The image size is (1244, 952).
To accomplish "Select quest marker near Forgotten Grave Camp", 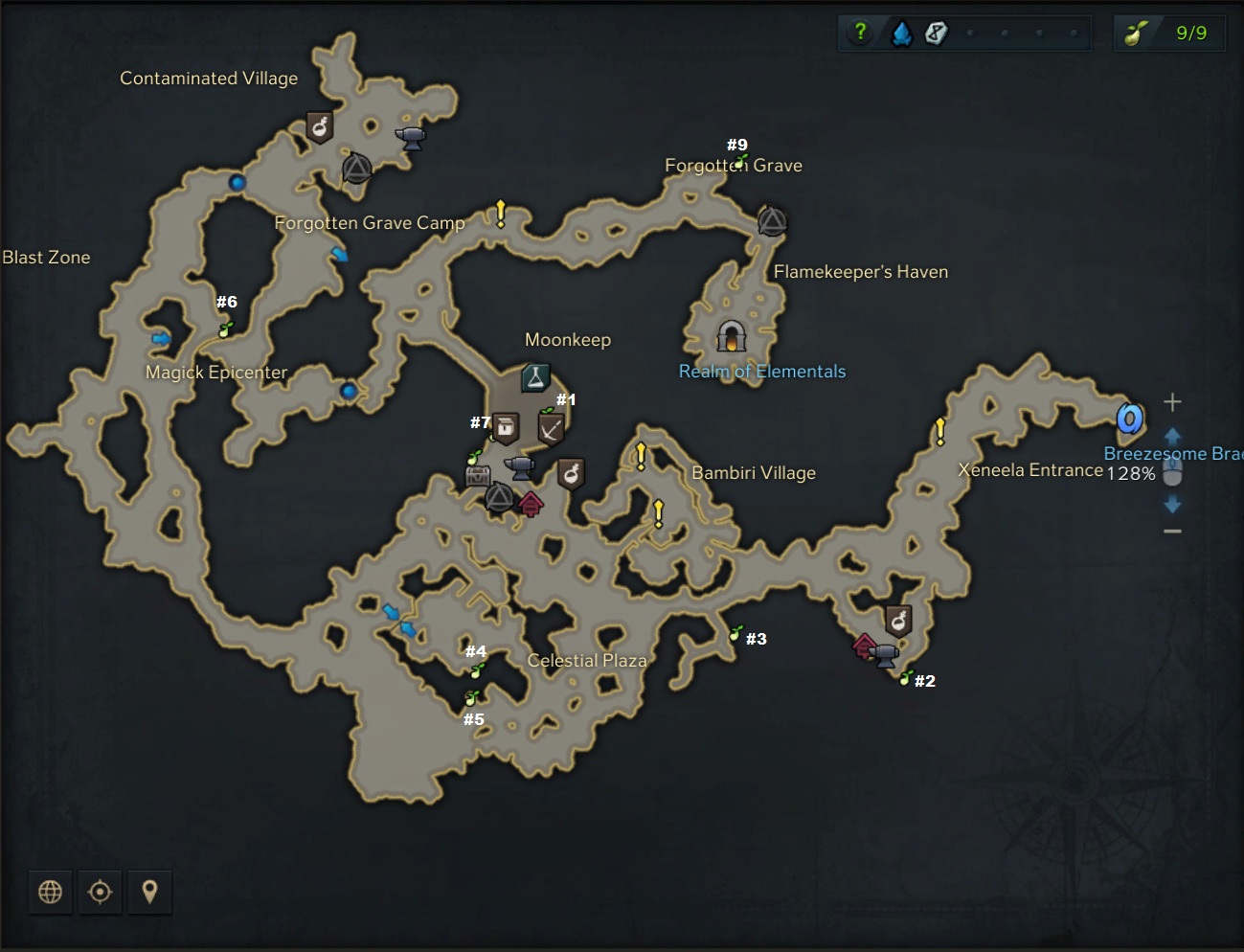I will coord(500,214).
